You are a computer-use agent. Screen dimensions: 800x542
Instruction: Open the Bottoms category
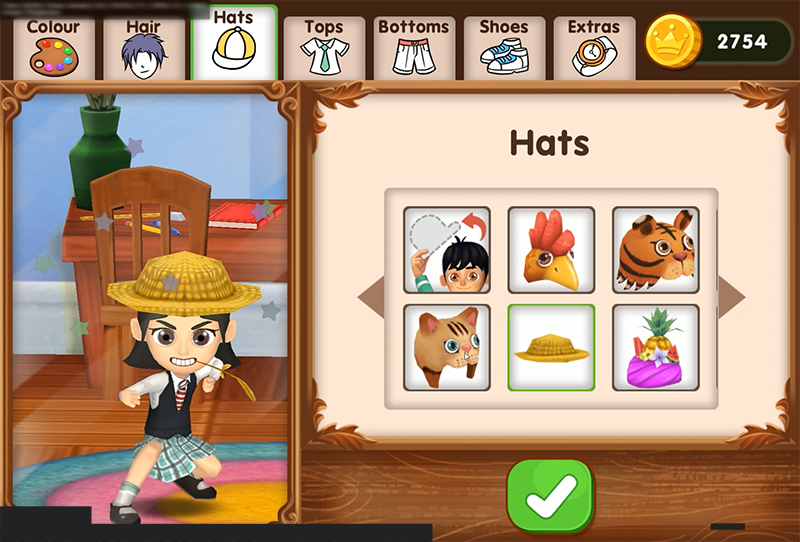point(415,46)
